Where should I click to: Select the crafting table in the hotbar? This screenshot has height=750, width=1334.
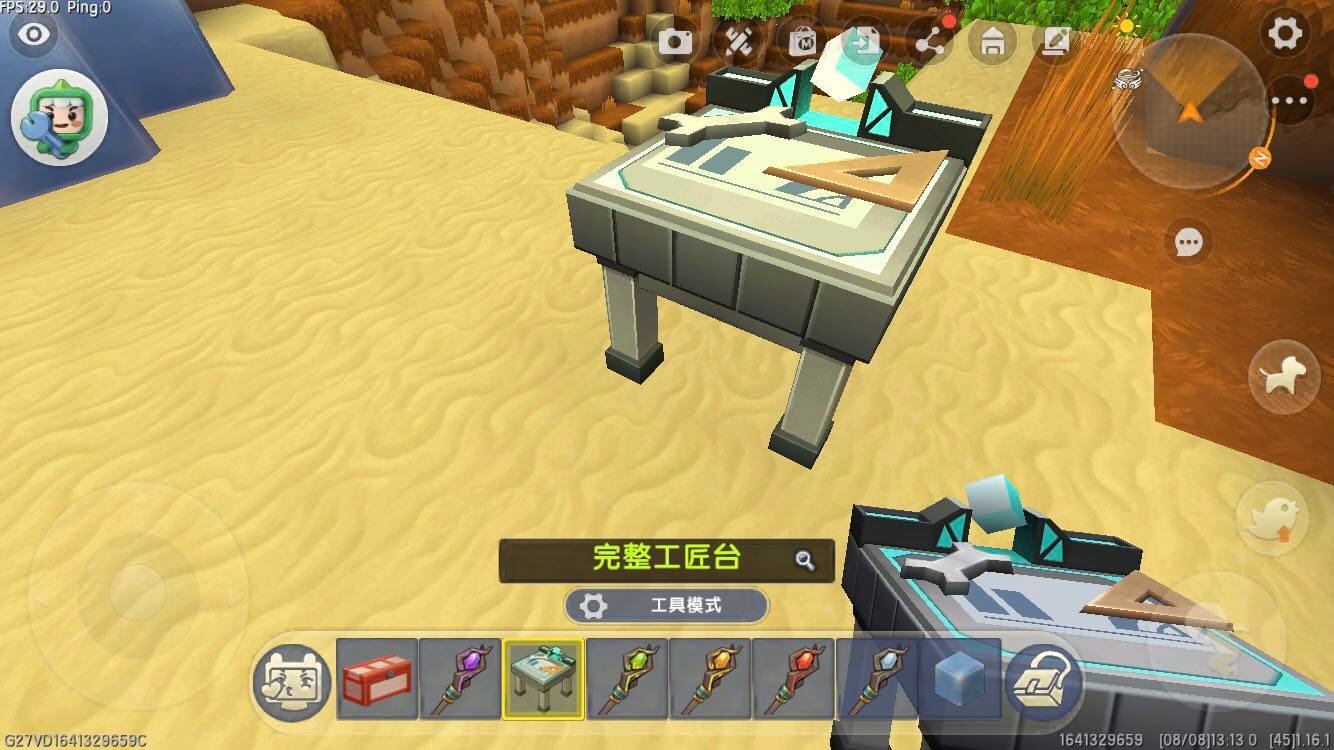pos(539,682)
